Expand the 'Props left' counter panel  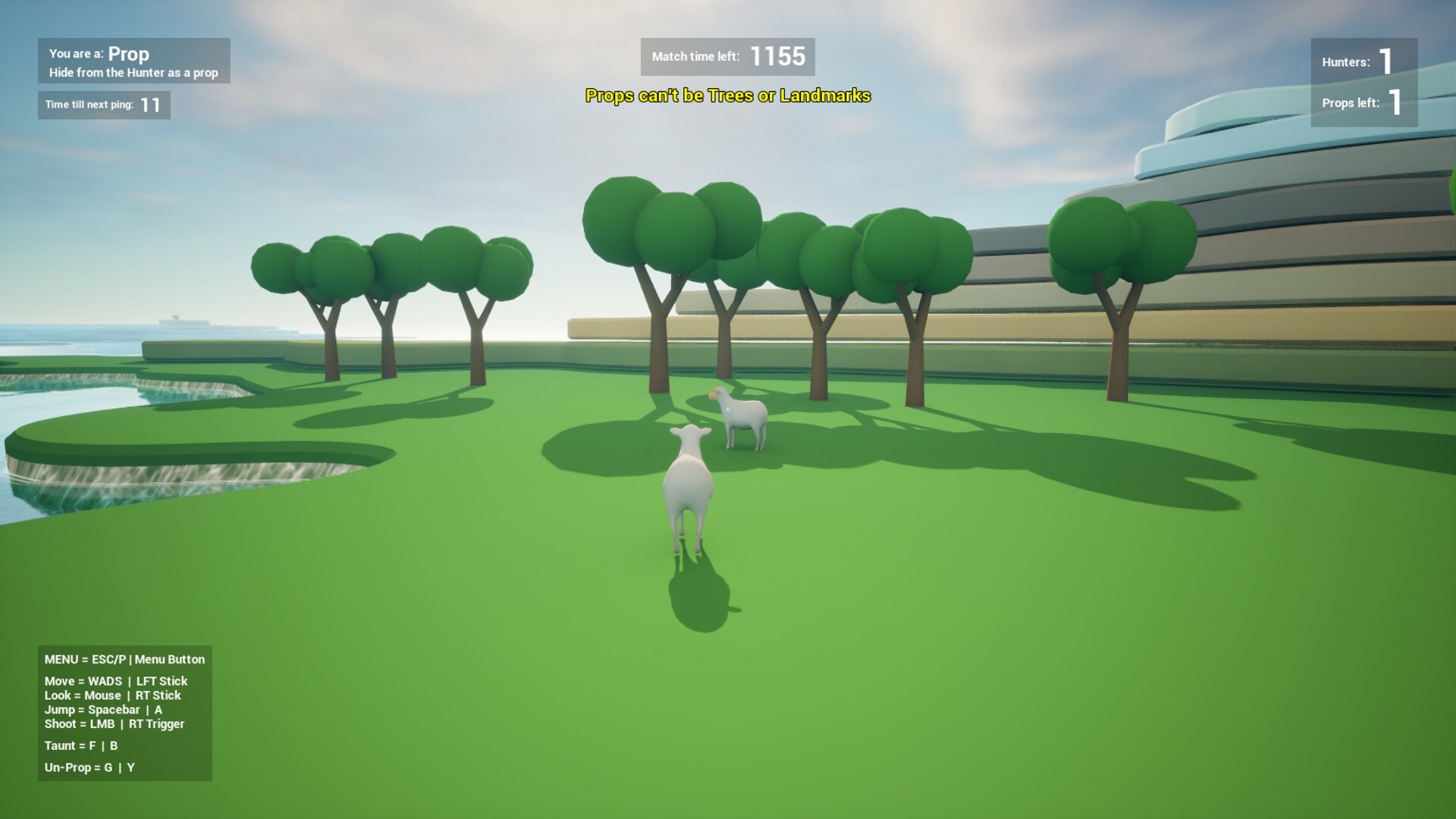click(x=1363, y=105)
